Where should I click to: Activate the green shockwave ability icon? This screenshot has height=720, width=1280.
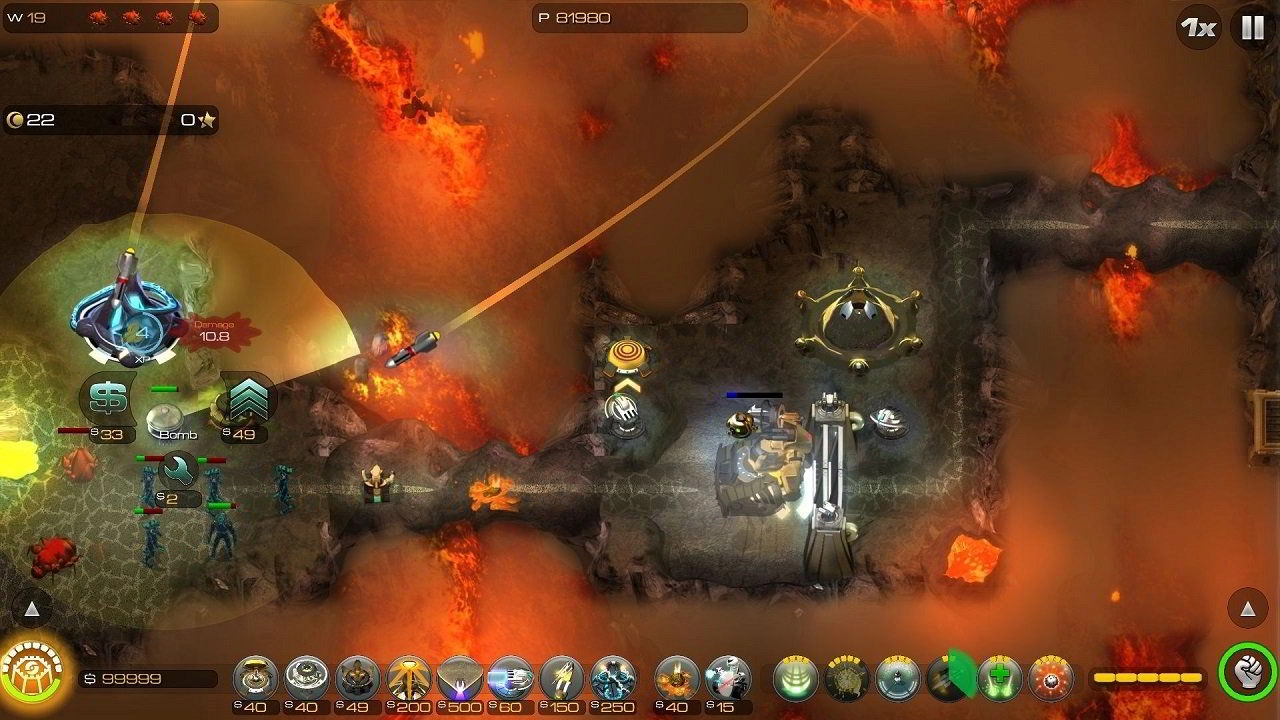795,679
